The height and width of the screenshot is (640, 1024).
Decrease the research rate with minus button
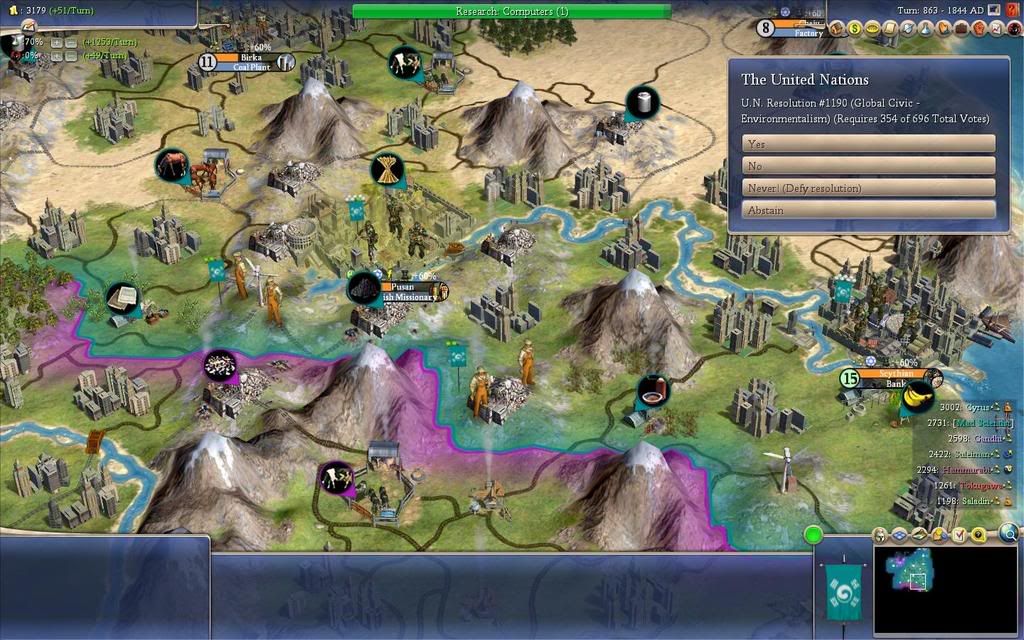click(x=71, y=43)
